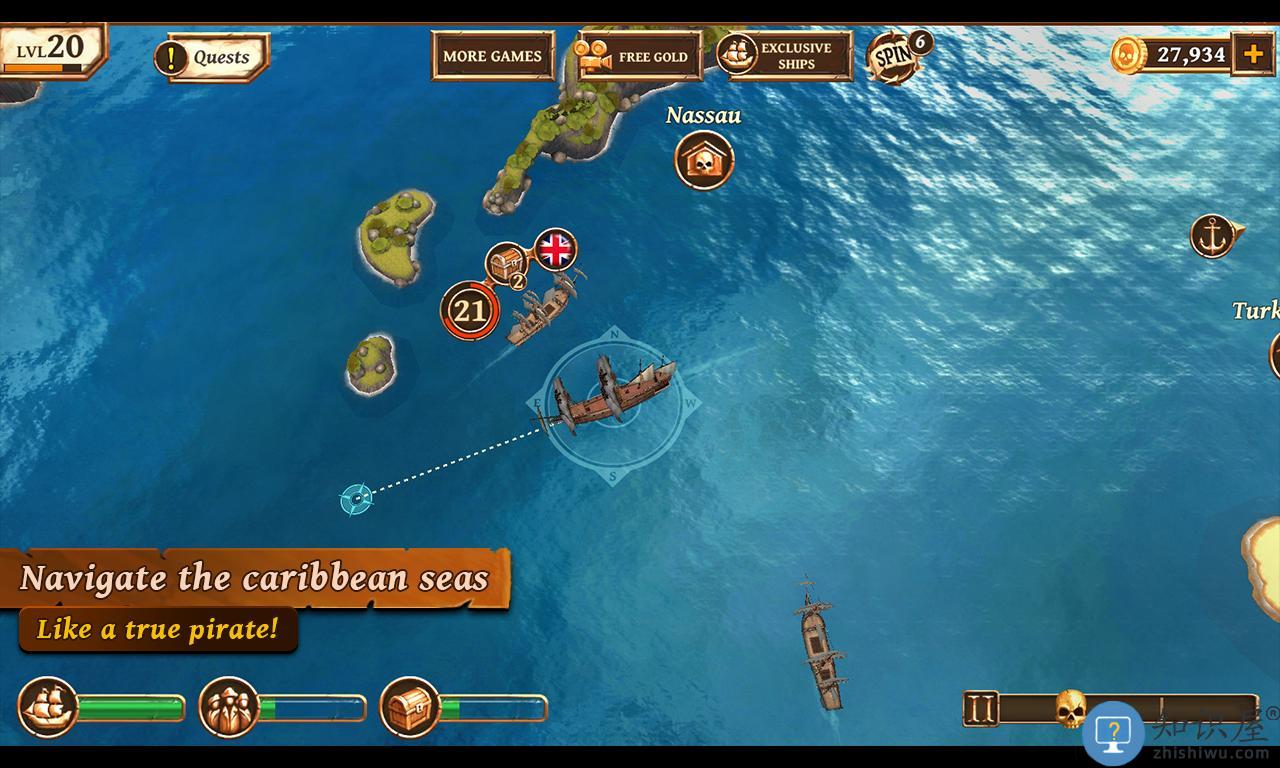Open the Spin wheel
The width and height of the screenshot is (1280, 768).
[894, 57]
